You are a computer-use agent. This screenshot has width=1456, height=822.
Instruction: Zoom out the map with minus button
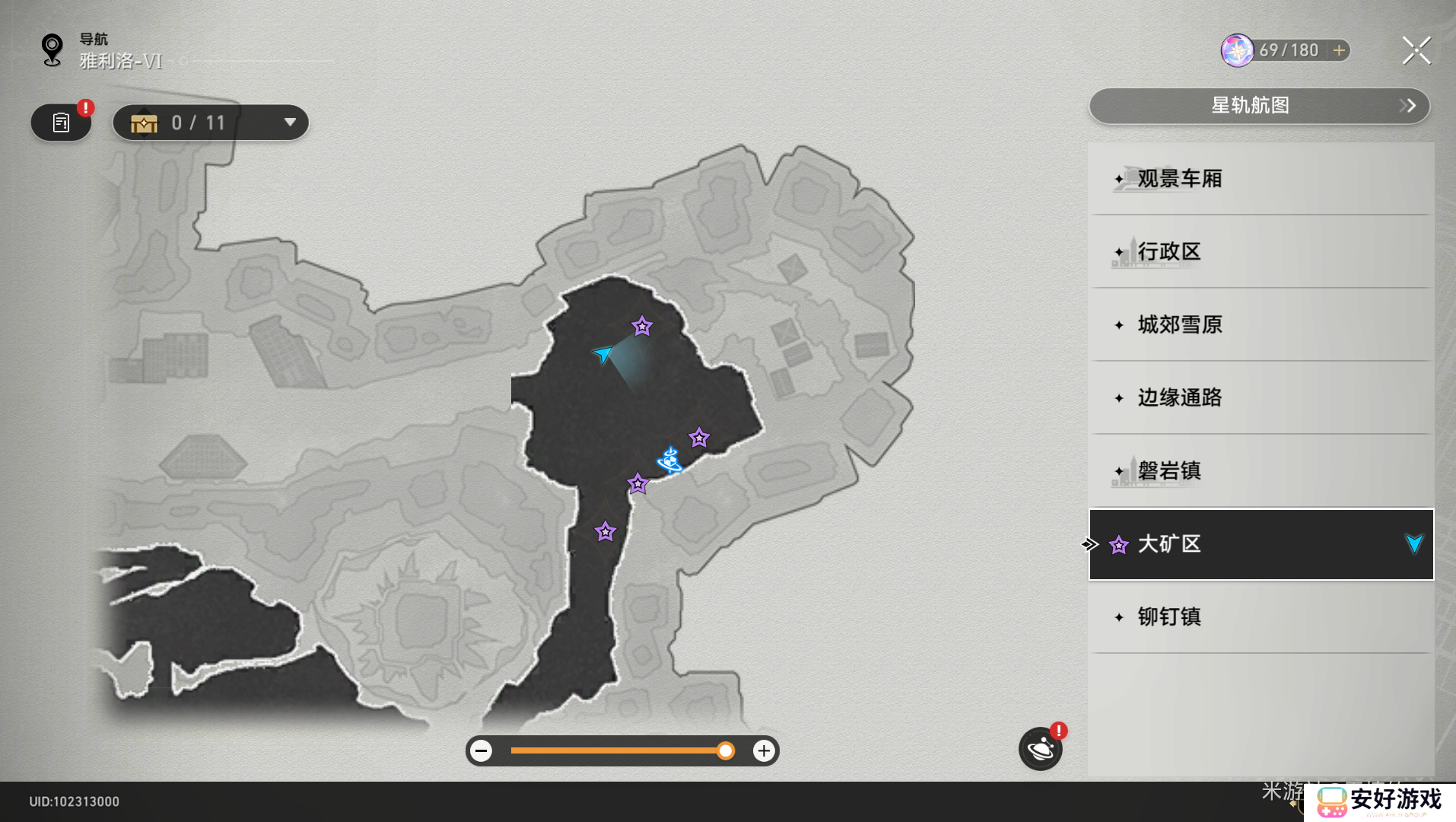click(481, 751)
